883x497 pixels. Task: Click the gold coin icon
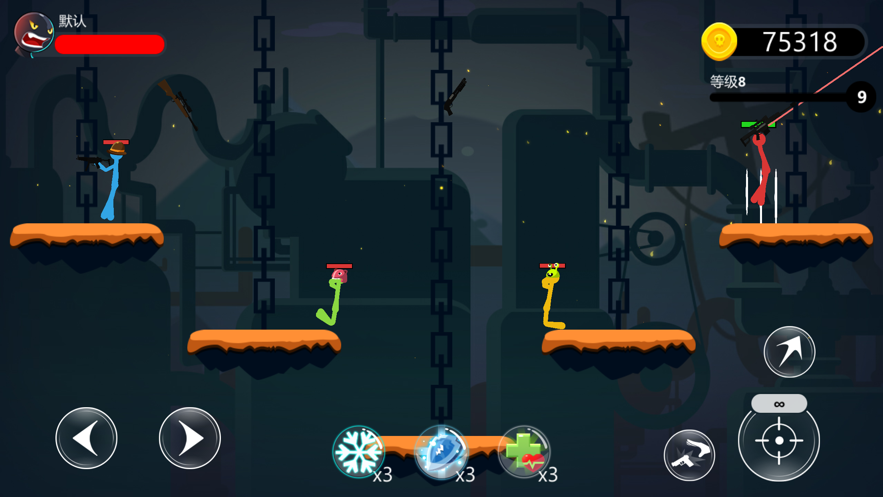point(719,41)
